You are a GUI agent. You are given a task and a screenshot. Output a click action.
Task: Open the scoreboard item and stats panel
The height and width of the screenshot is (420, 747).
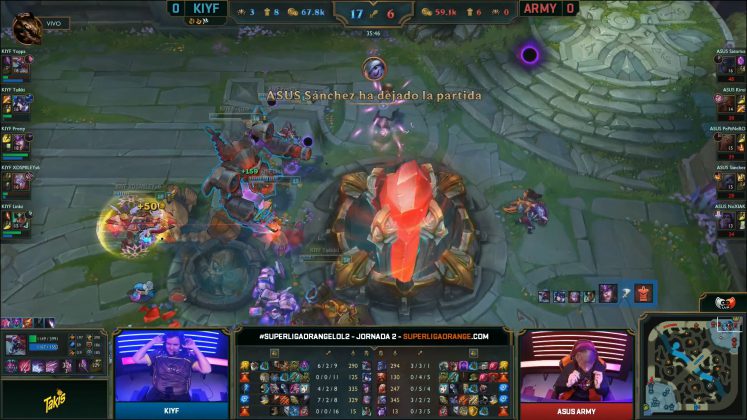pyautogui.click(x=374, y=380)
